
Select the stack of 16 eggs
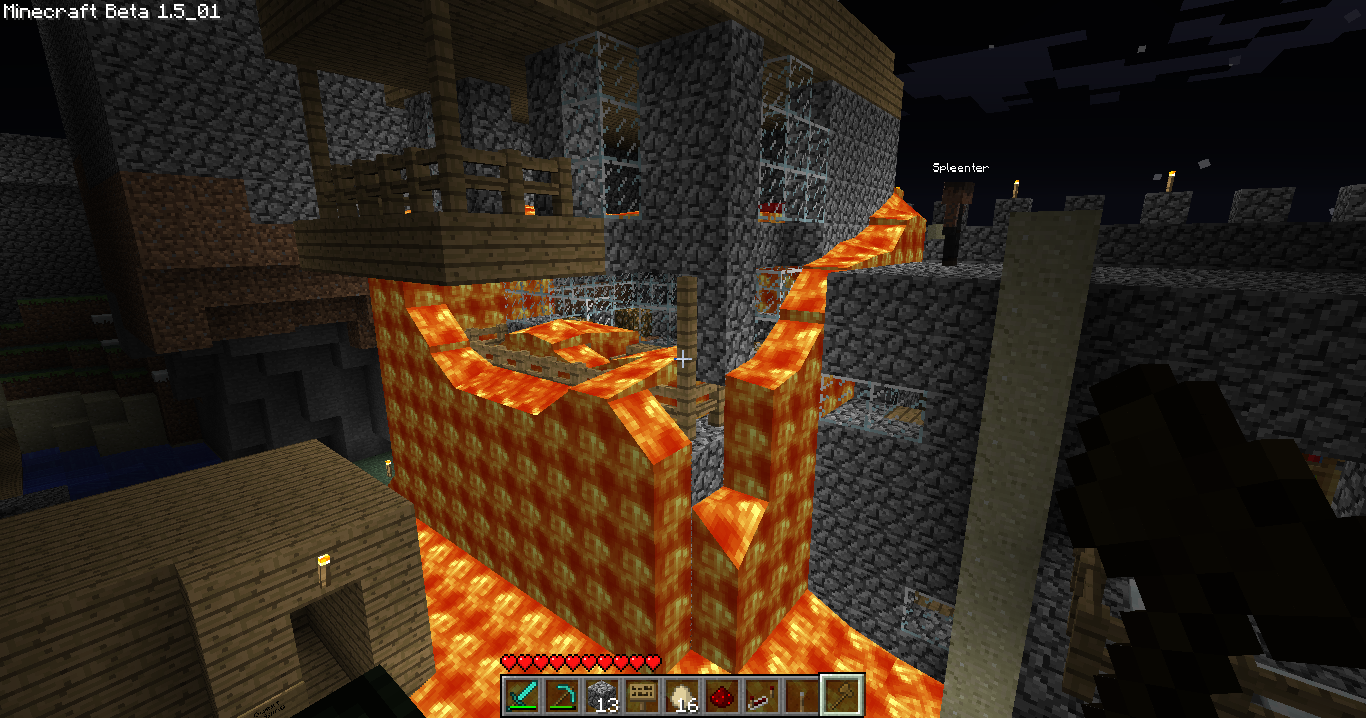click(681, 694)
